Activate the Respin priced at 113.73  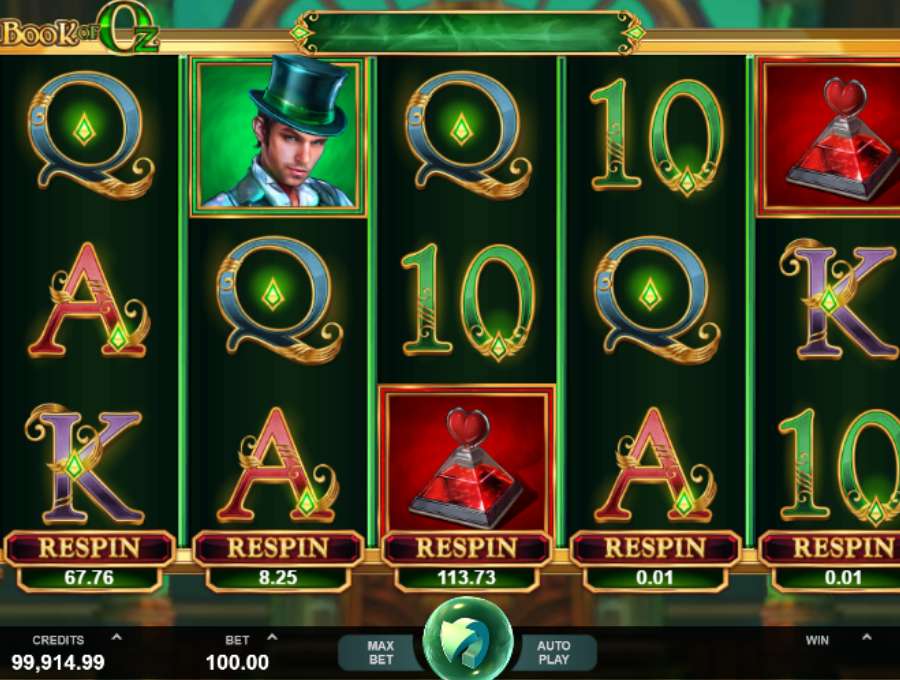tap(466, 548)
